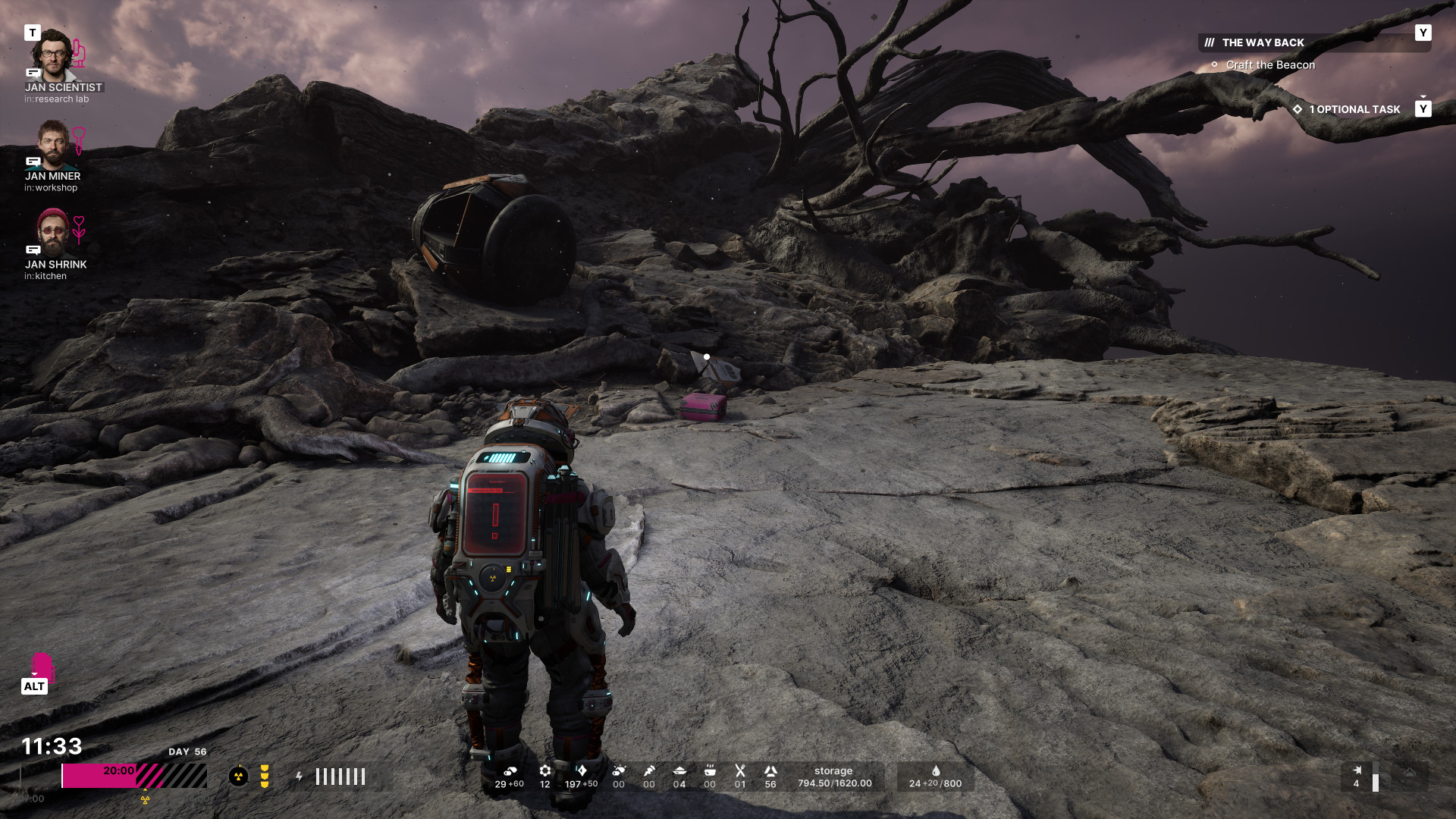Image resolution: width=1456 pixels, height=819 pixels.
Task: Expand the 1 Optional Task entry
Action: tap(1354, 110)
